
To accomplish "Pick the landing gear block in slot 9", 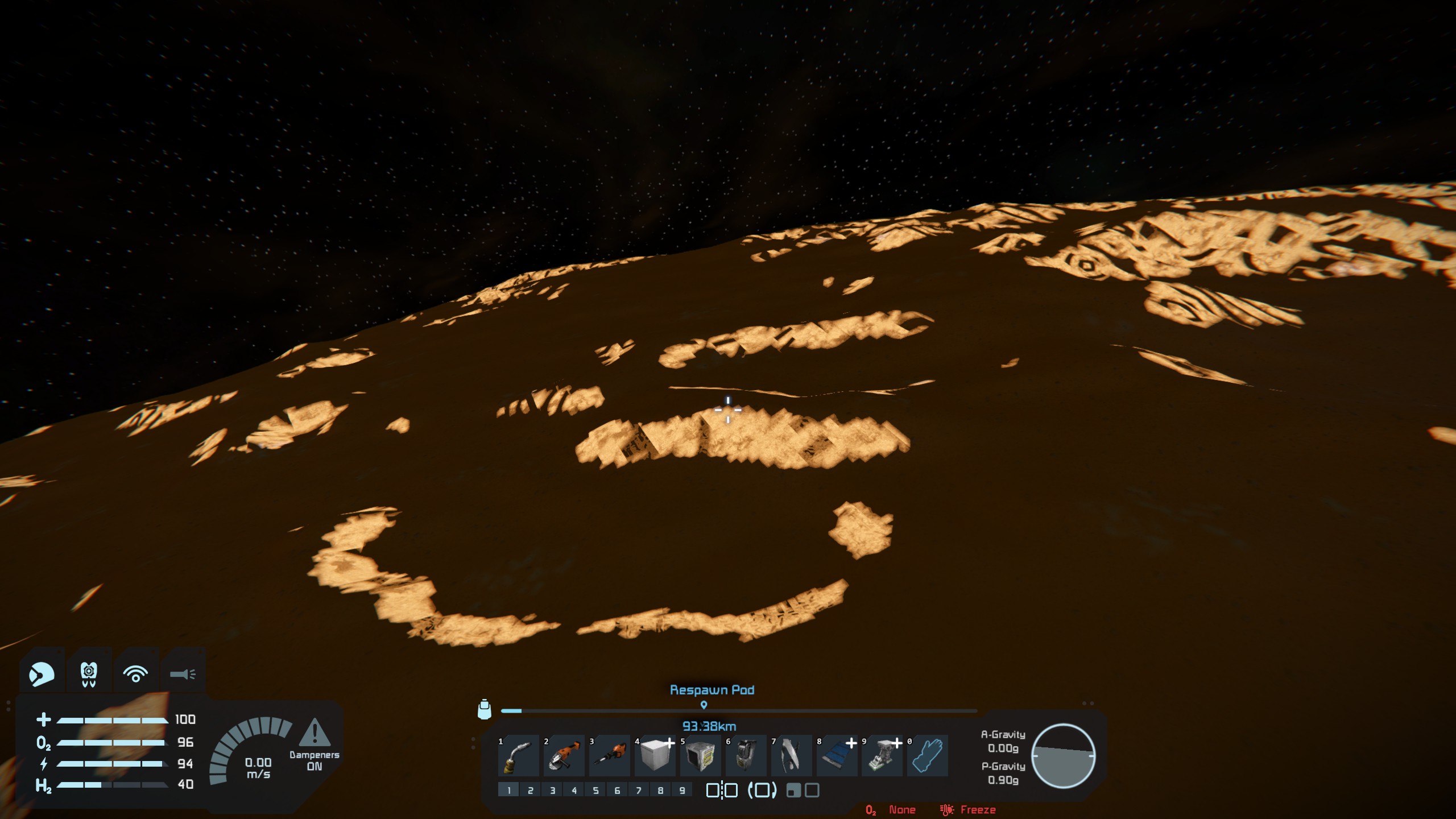I will (x=882, y=756).
